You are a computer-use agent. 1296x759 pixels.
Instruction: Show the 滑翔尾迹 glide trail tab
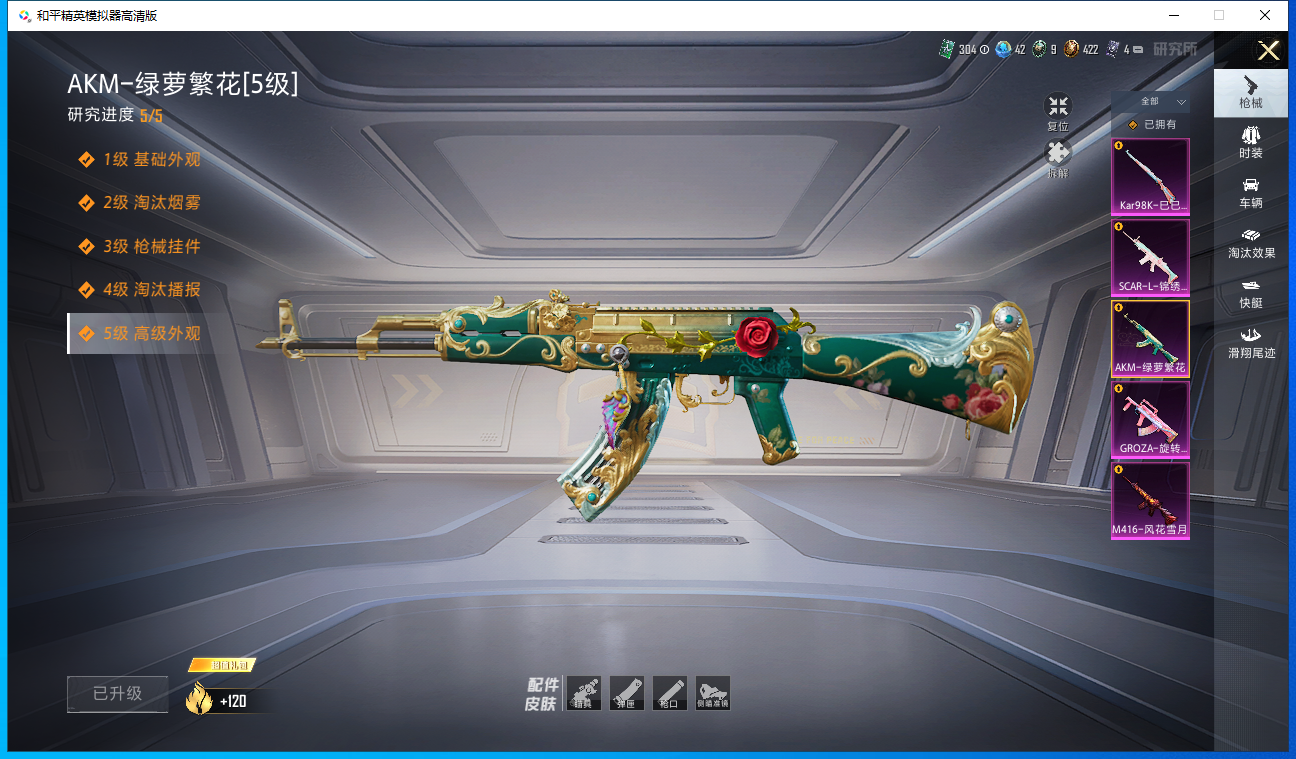1250,342
